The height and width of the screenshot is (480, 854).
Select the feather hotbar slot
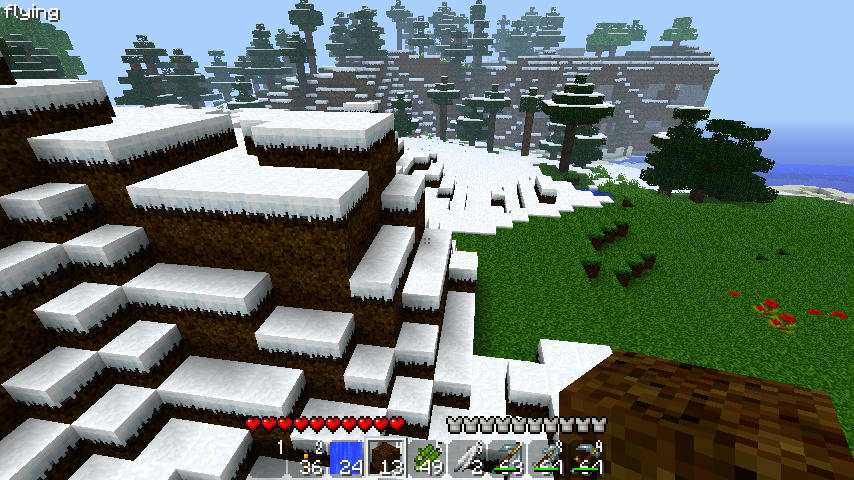click(x=466, y=459)
